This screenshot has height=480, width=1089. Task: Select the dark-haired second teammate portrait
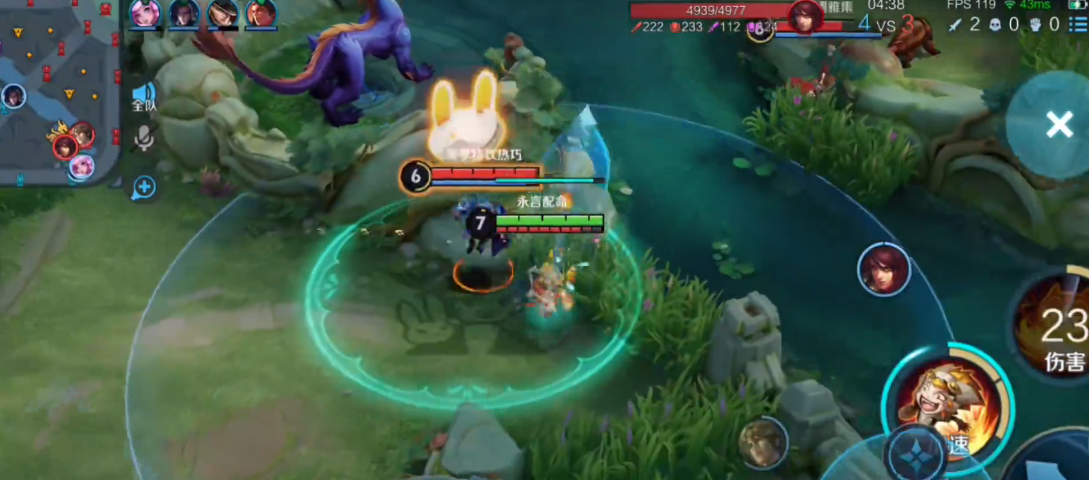coord(184,13)
